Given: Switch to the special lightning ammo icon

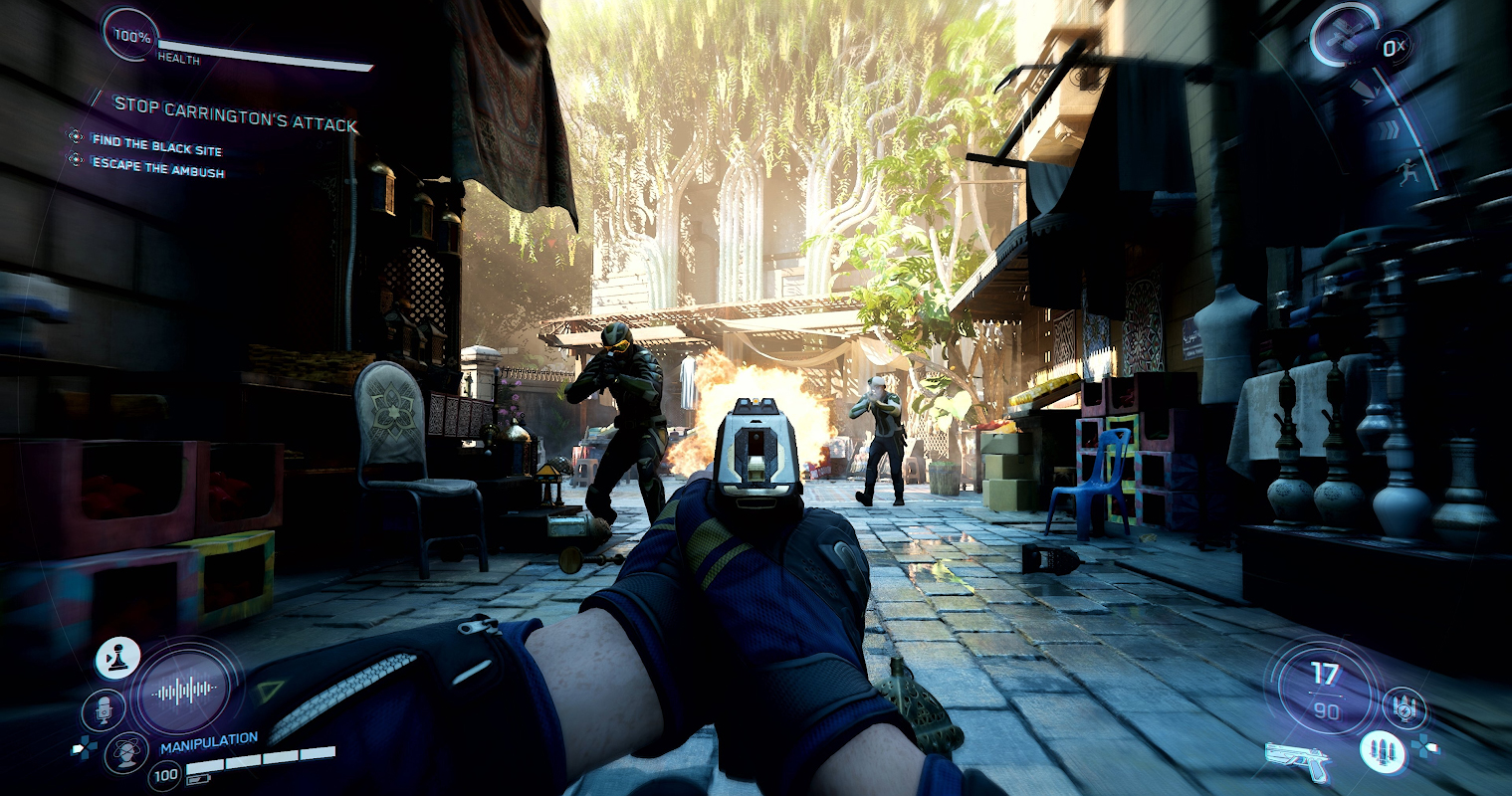Looking at the screenshot, I should point(1404,708).
